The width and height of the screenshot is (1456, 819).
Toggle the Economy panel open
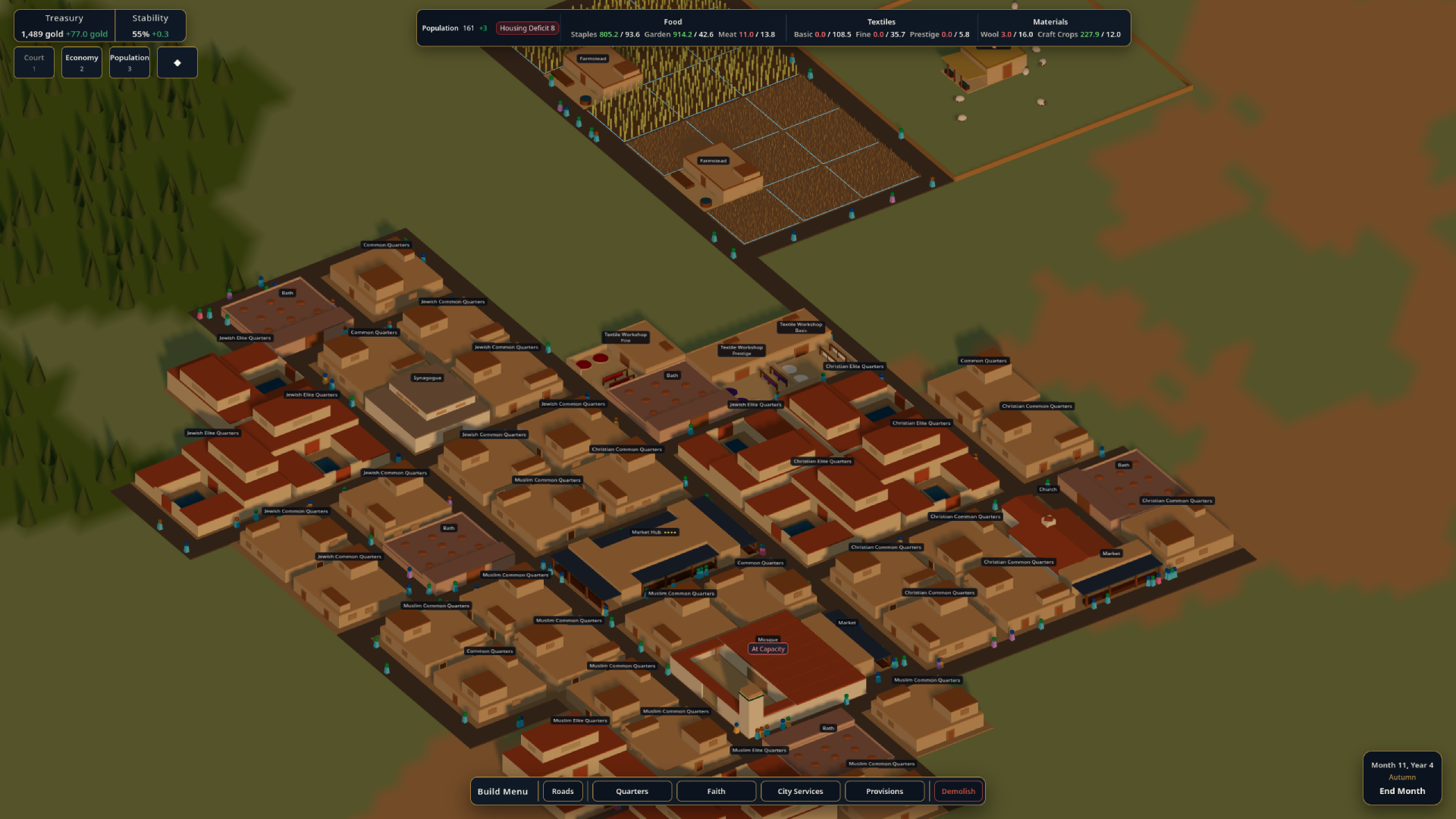[81, 62]
